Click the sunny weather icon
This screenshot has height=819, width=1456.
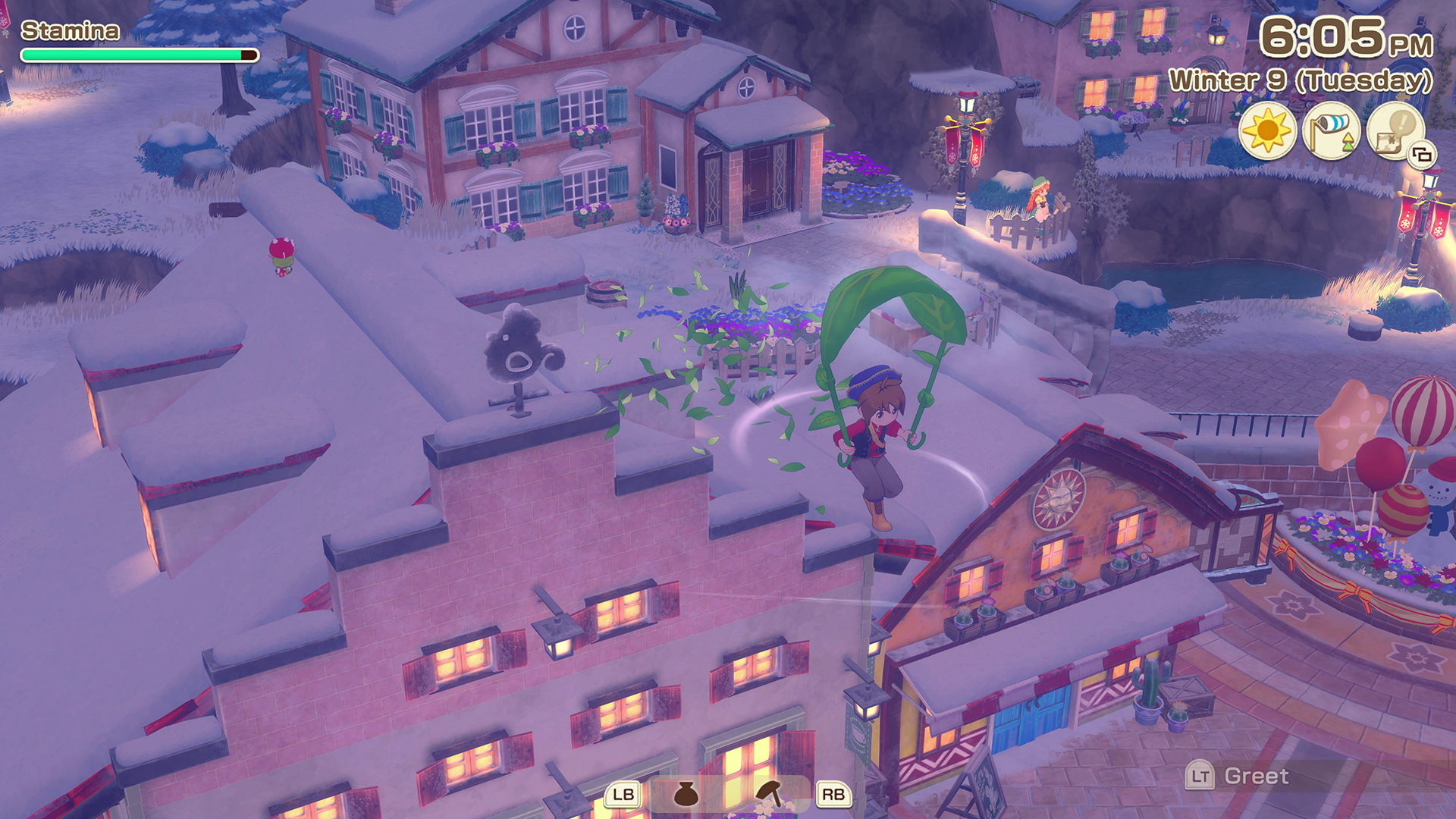point(1267,130)
